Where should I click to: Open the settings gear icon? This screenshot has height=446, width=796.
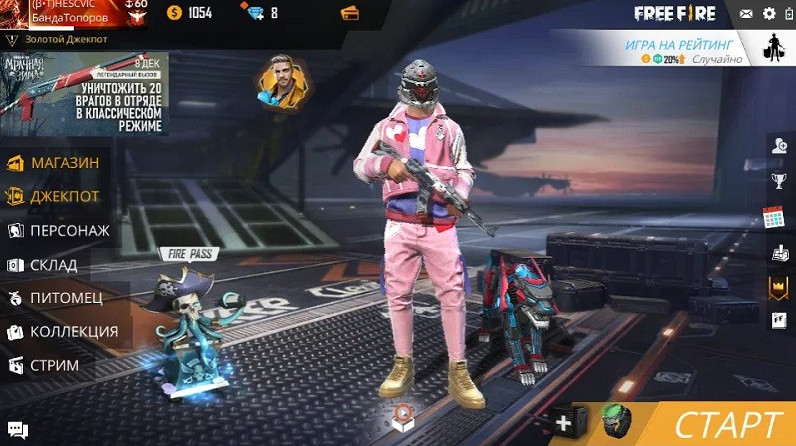pos(769,14)
